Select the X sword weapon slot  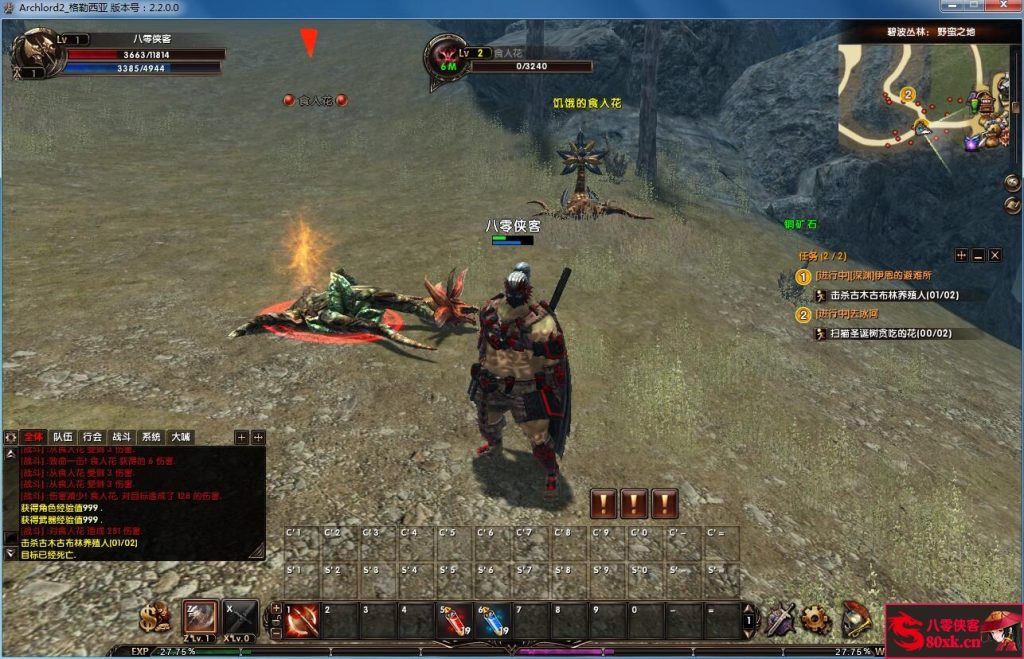tap(241, 617)
